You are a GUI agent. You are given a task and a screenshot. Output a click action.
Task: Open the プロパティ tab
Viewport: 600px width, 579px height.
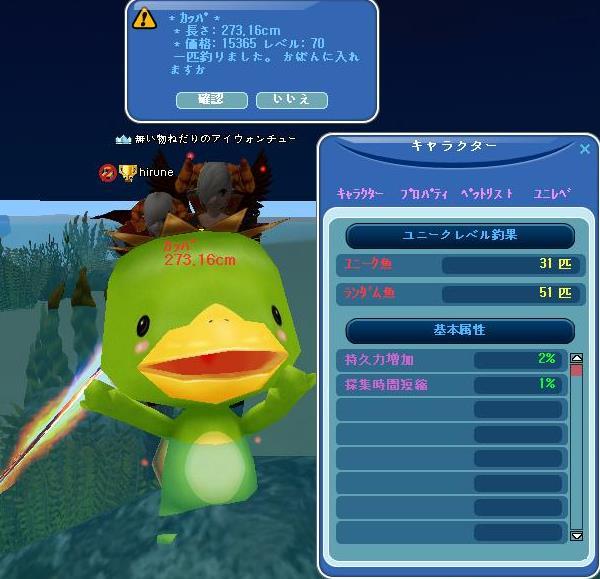tap(423, 194)
